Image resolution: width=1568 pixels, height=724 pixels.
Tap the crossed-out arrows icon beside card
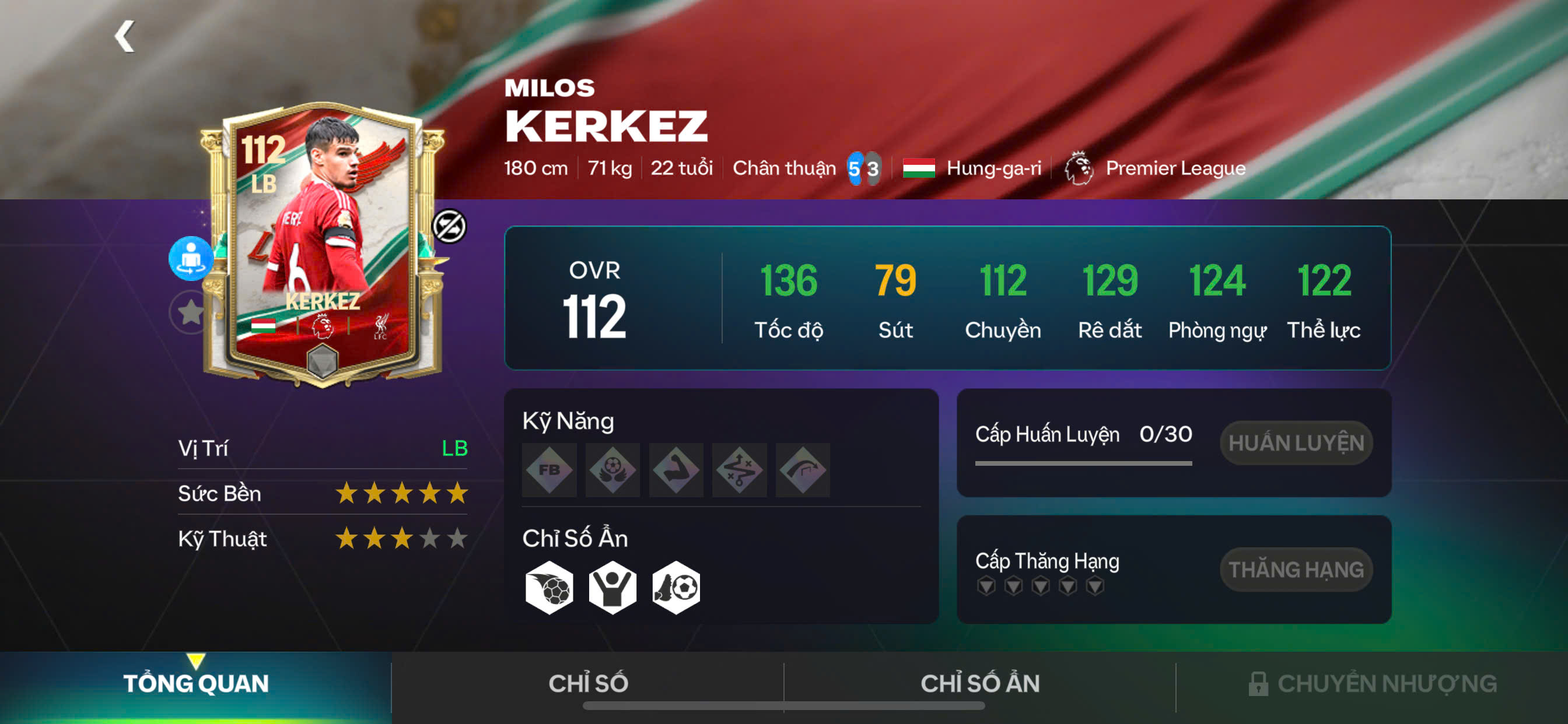[449, 226]
